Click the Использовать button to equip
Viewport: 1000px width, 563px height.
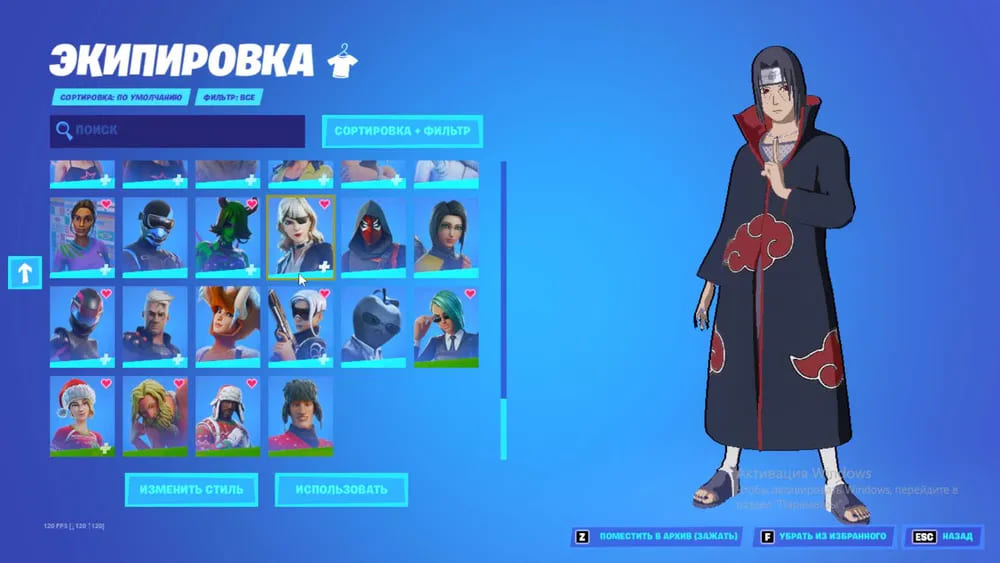click(x=341, y=490)
